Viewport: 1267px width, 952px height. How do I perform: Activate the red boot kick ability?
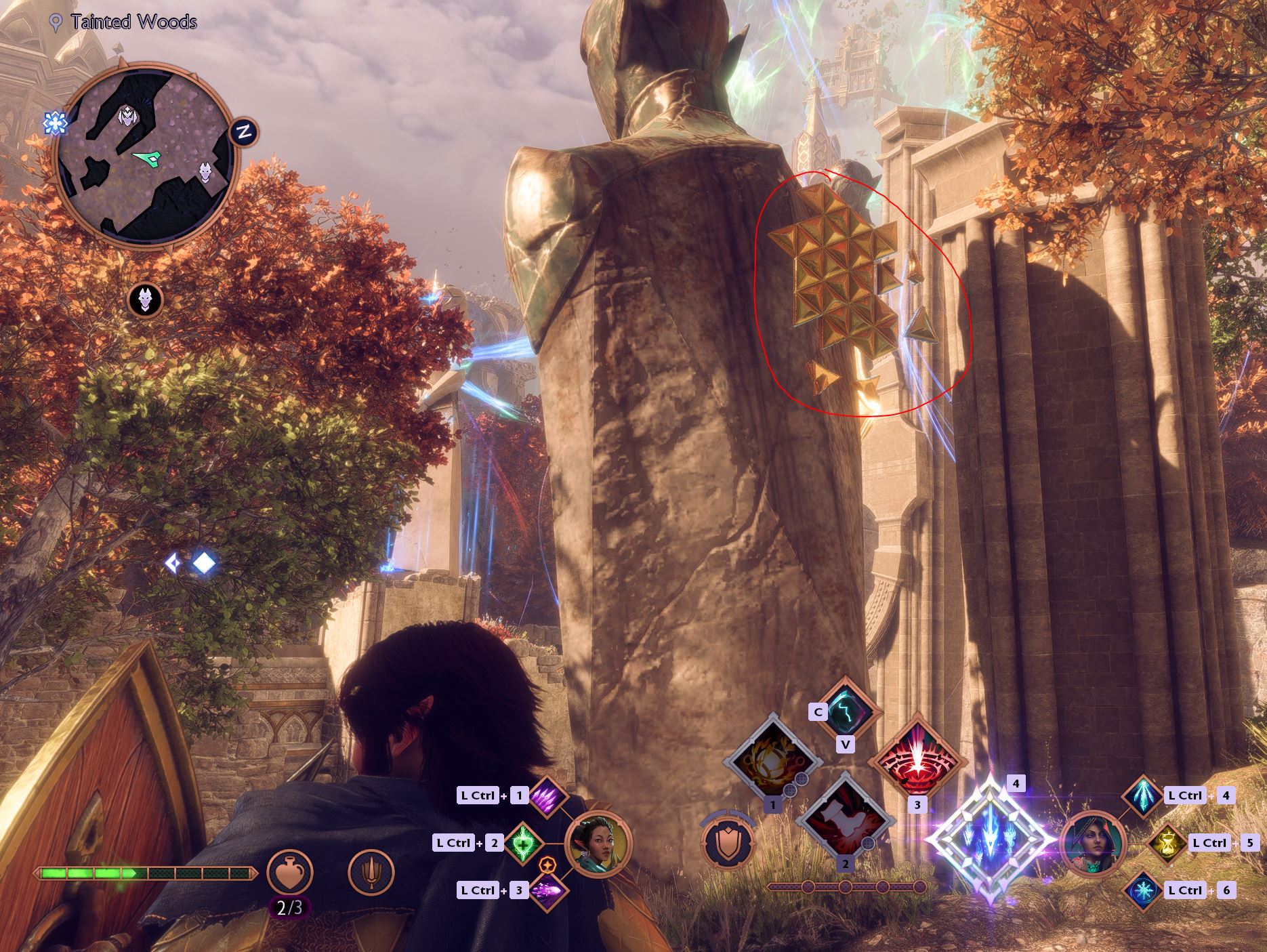coord(844,819)
